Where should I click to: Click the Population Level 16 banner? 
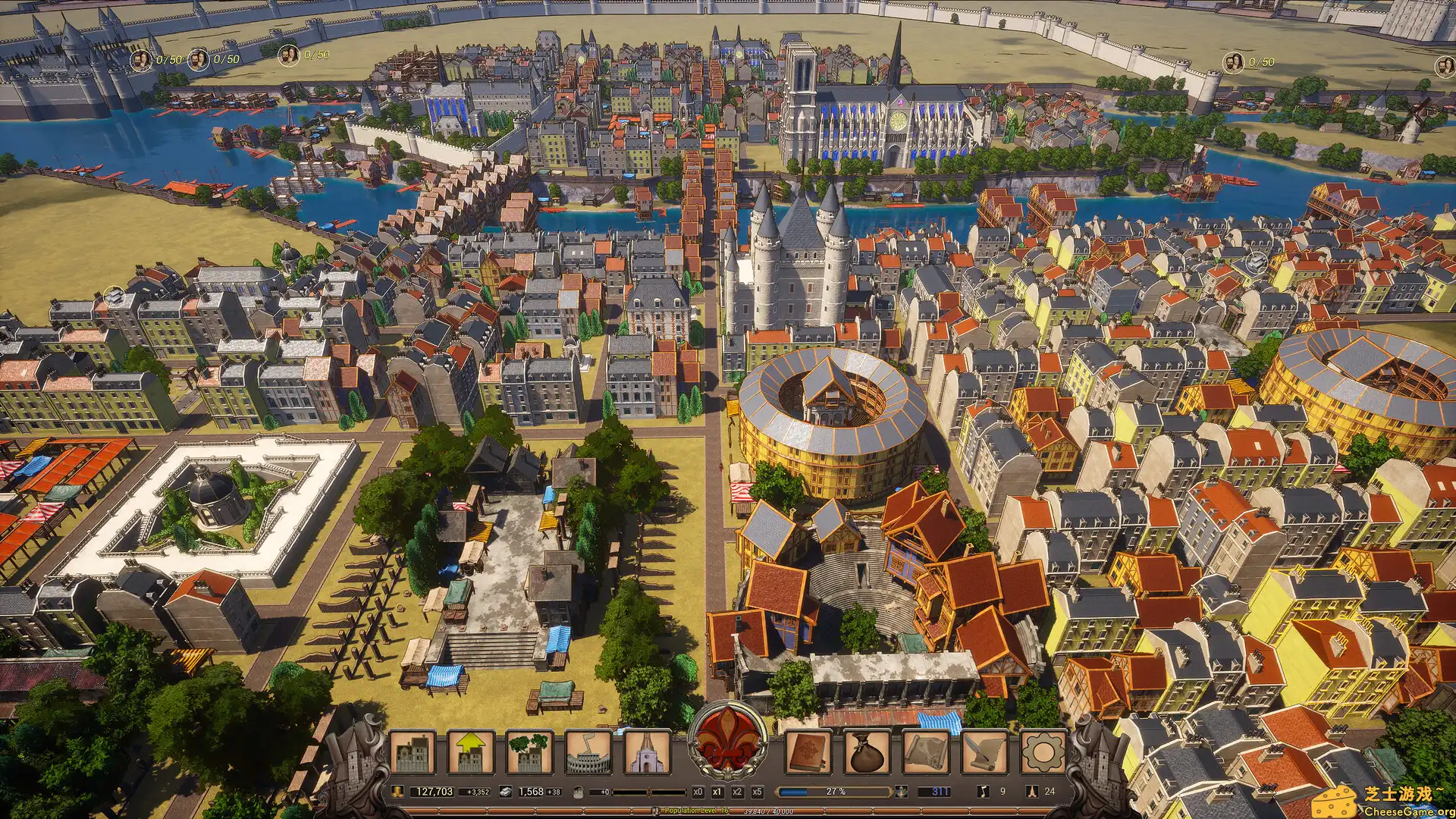click(696, 811)
